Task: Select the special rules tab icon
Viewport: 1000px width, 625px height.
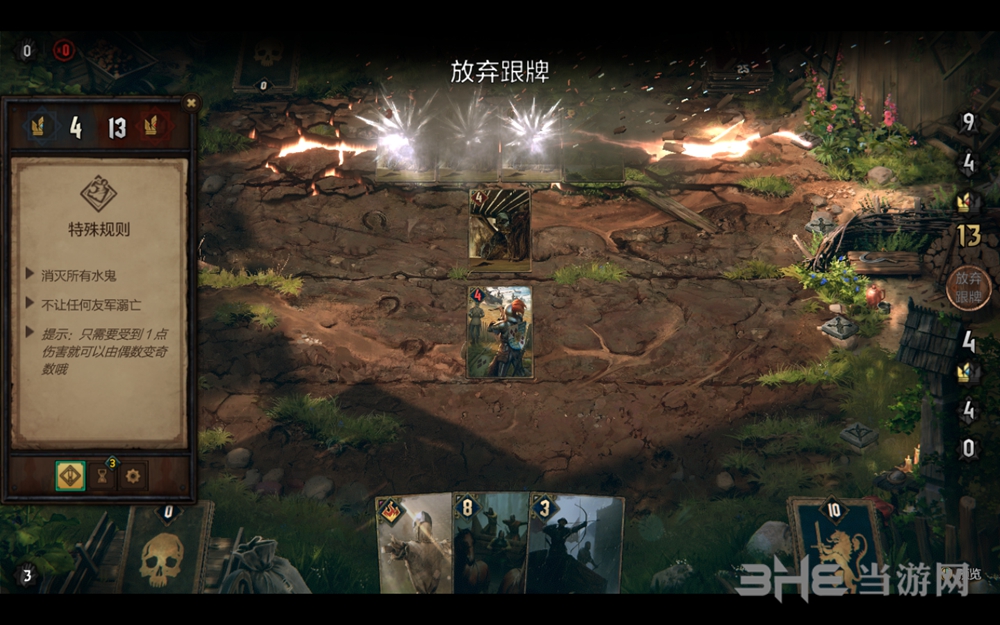Action: (x=69, y=476)
